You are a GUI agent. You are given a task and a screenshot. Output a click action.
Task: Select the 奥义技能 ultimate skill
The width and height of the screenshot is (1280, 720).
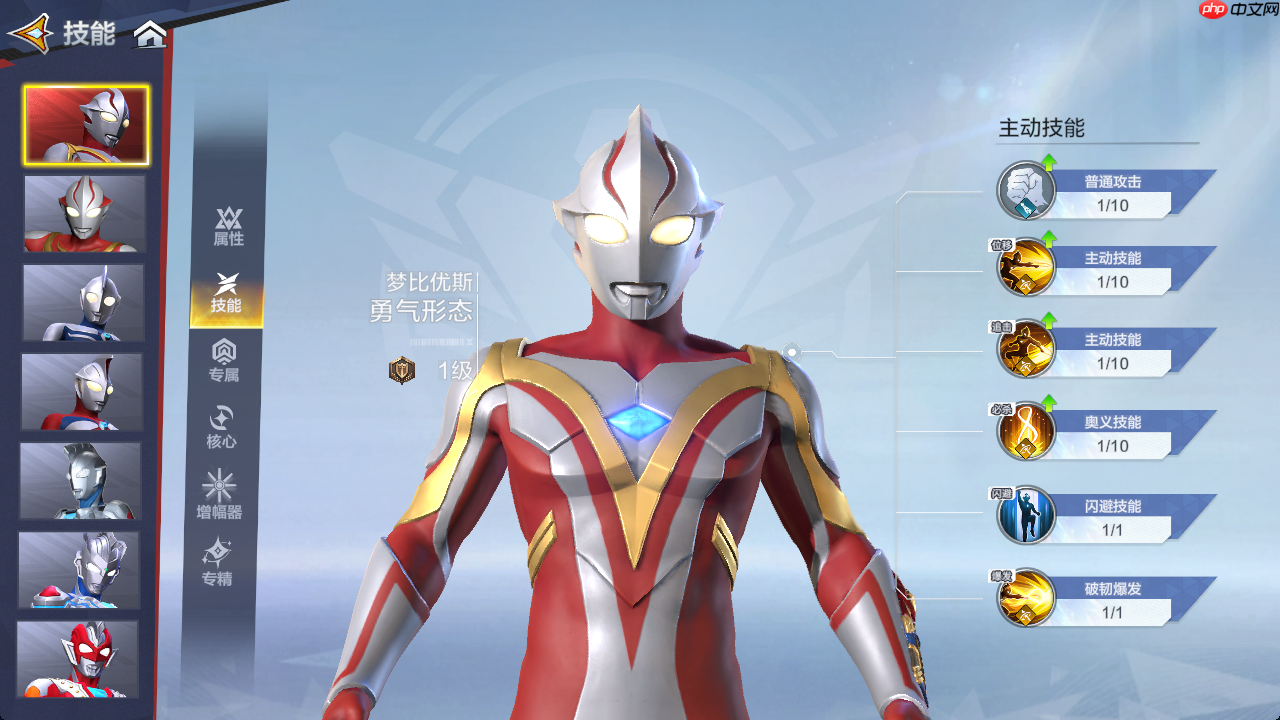pos(1027,432)
